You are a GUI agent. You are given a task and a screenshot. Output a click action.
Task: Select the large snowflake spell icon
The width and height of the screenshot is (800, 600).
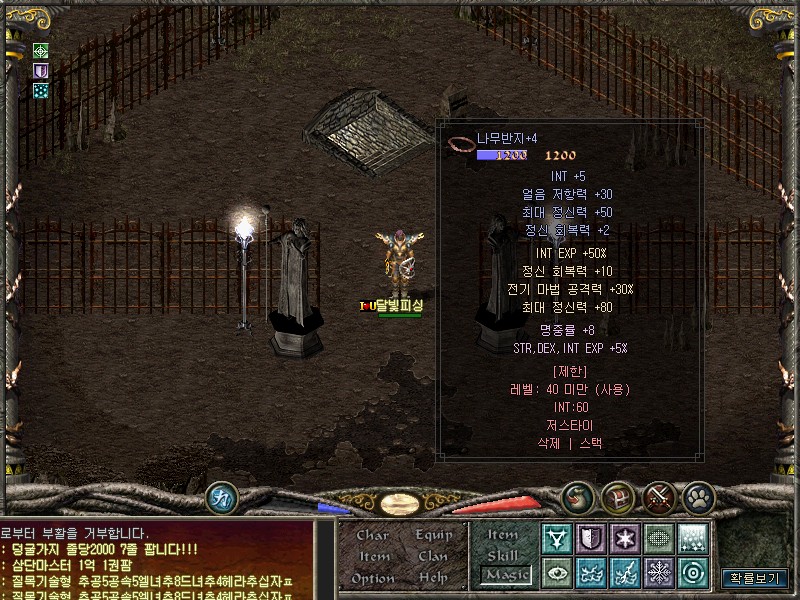coord(658,573)
